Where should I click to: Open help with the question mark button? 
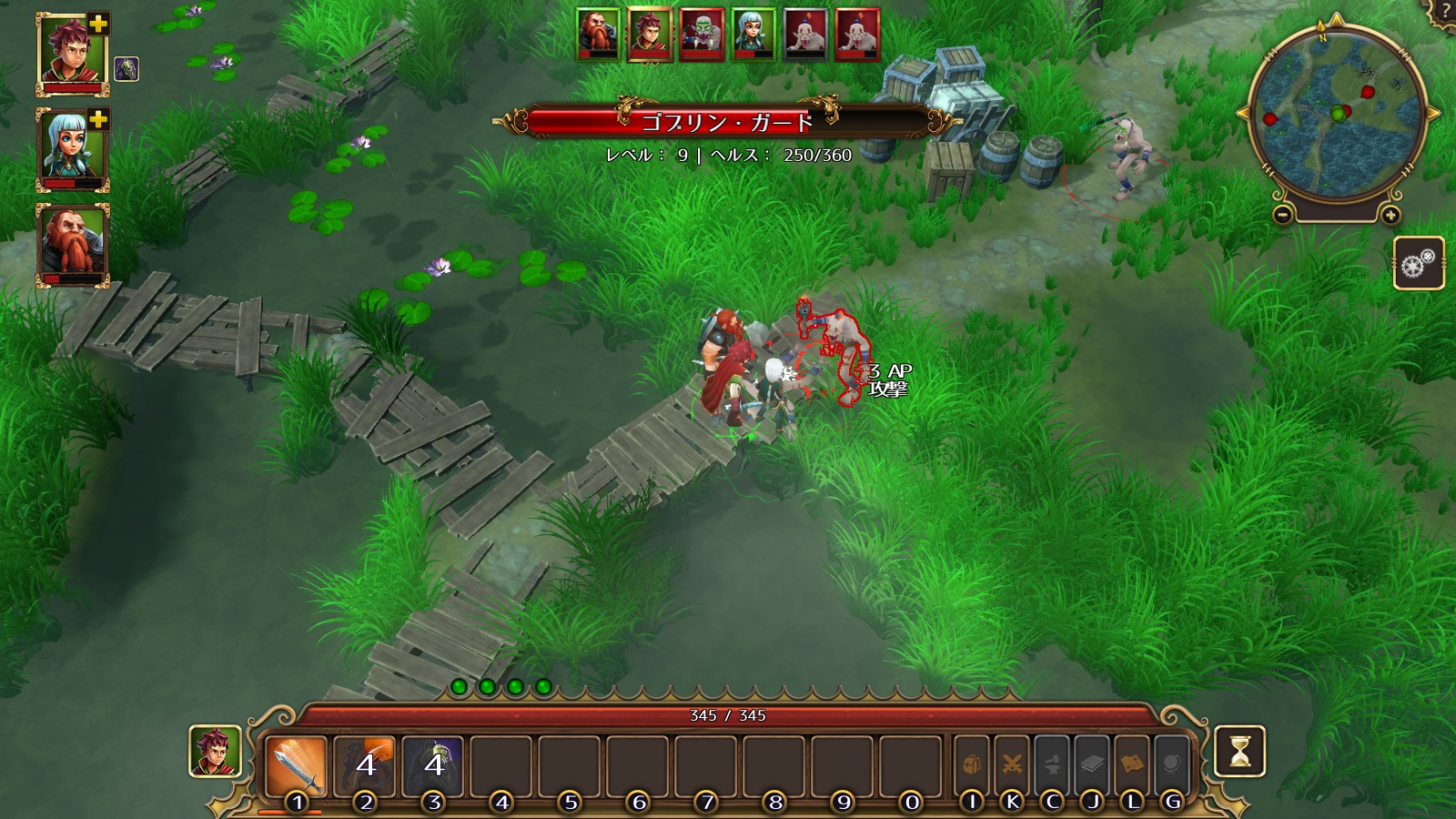[1446, 11]
